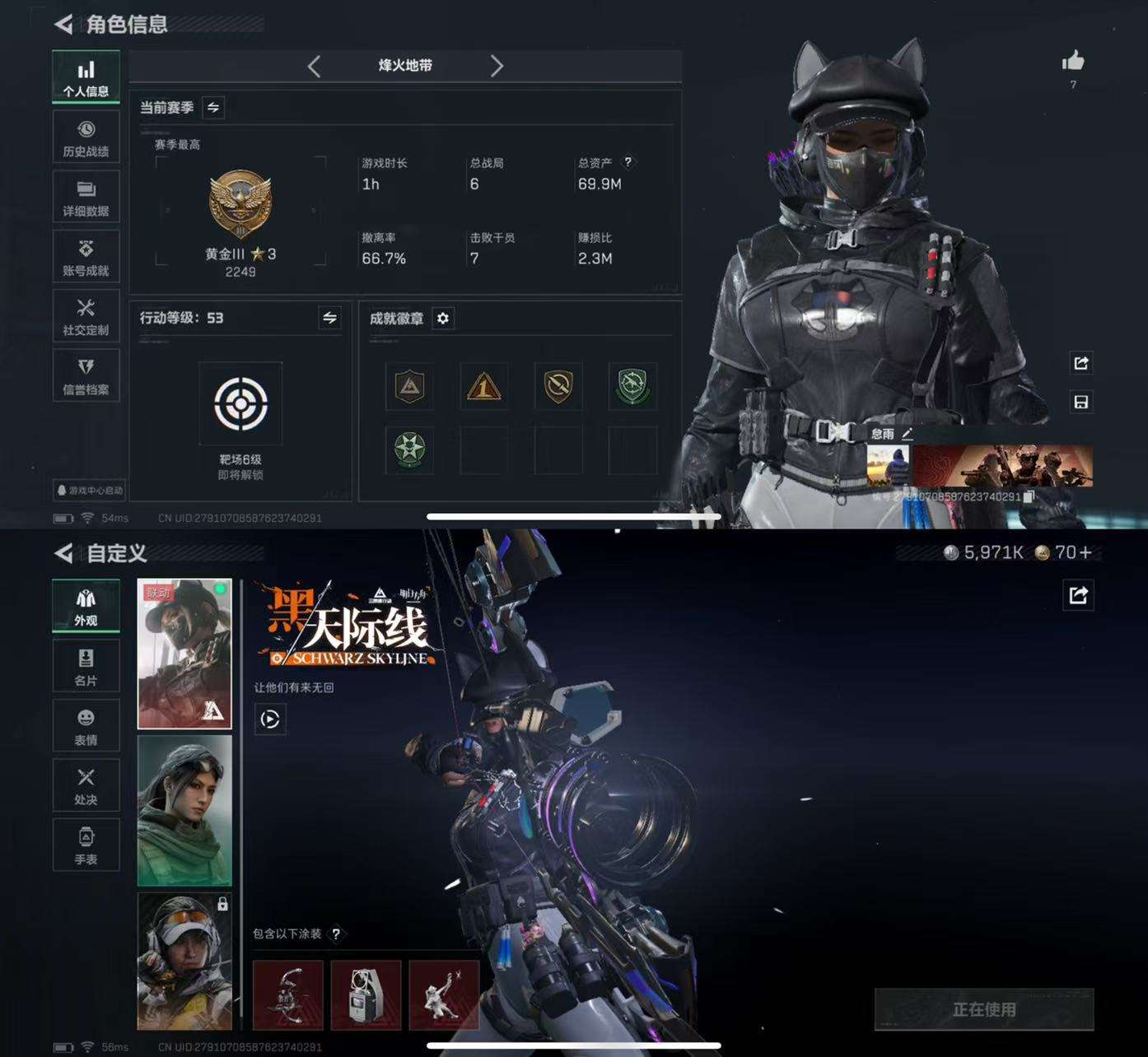Click the swap icon beside 当前赛季
Screen dimensions: 1148x1057
(212, 107)
